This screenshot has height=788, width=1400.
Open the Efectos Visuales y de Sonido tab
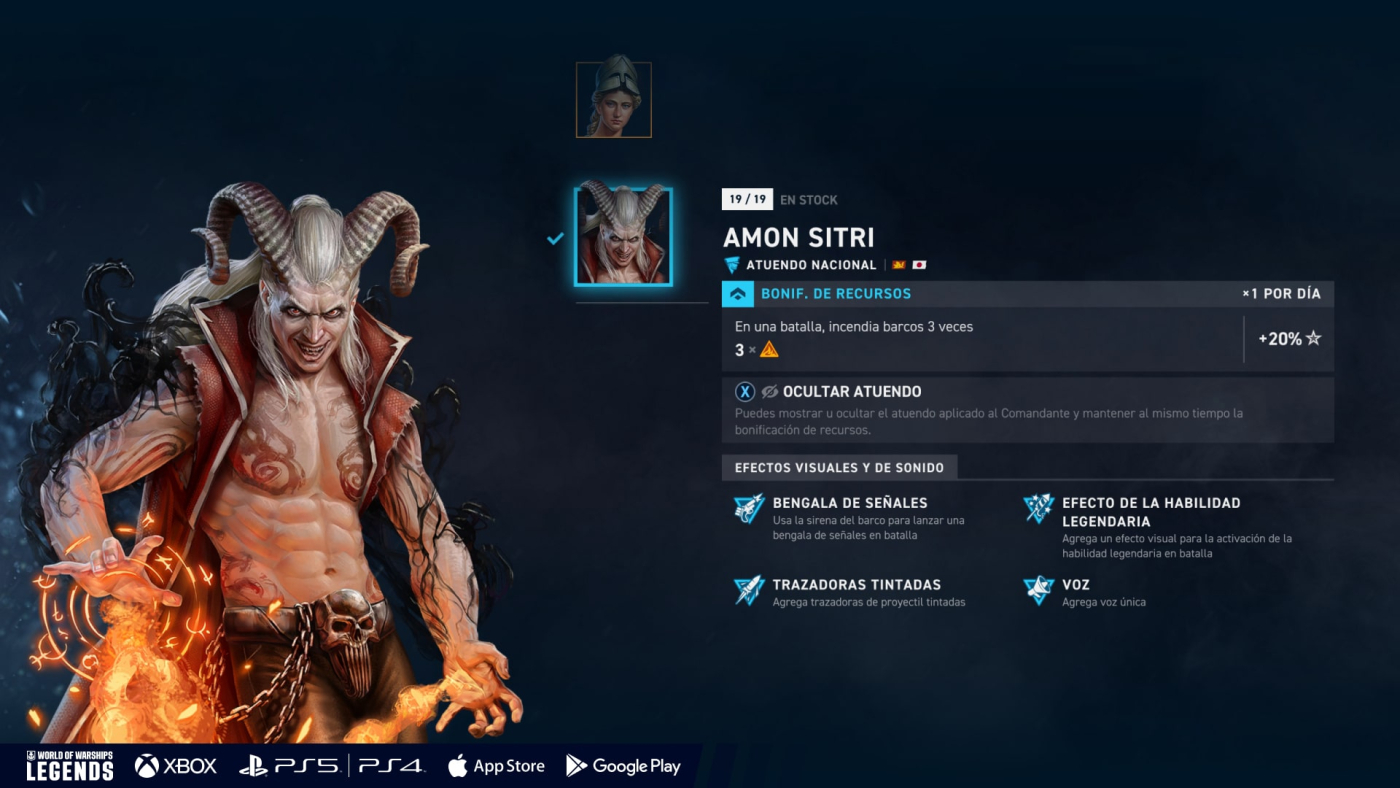coord(840,467)
